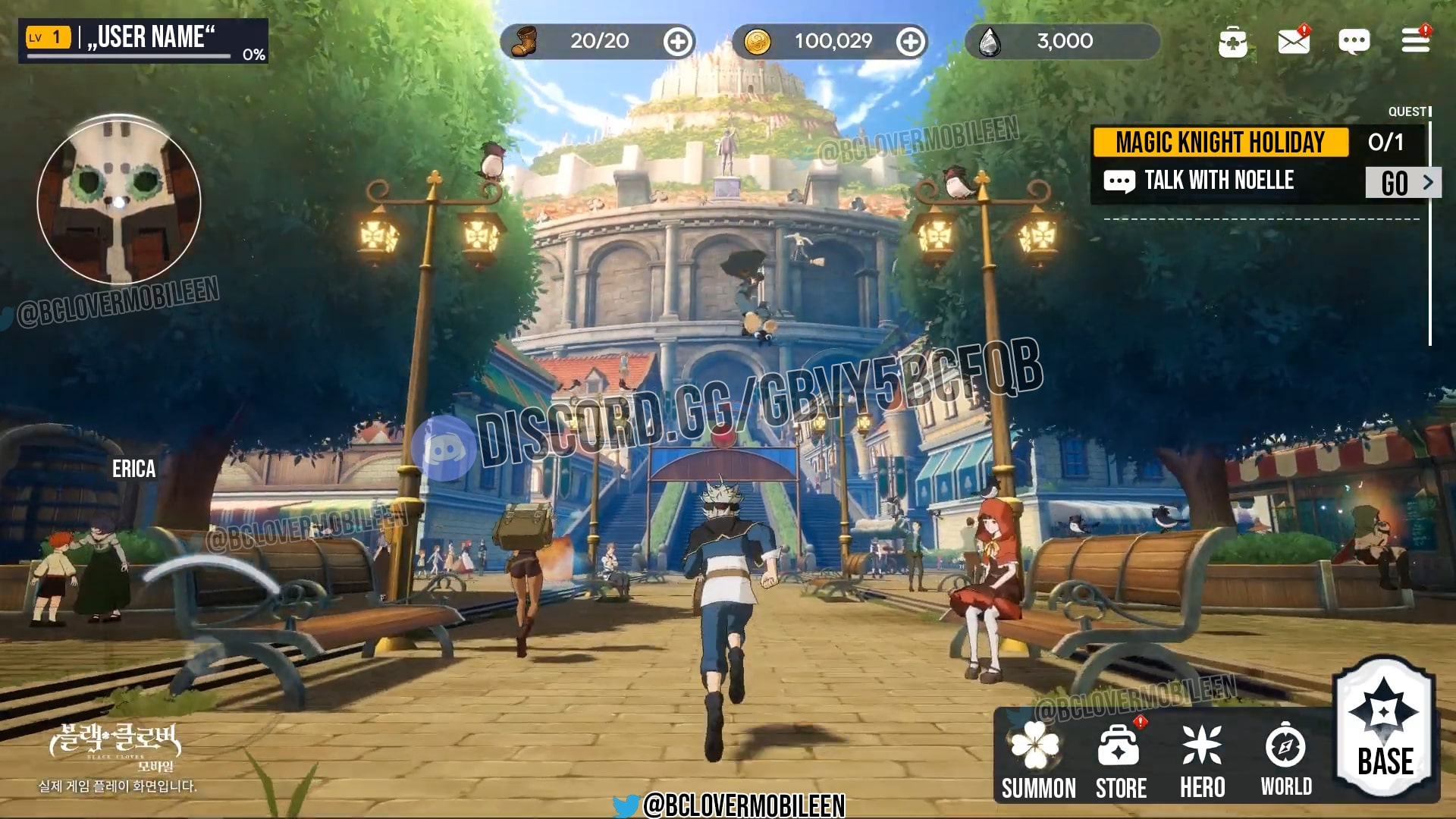
Task: Collapse the quest tracker via QUEST tab
Action: point(1409,111)
